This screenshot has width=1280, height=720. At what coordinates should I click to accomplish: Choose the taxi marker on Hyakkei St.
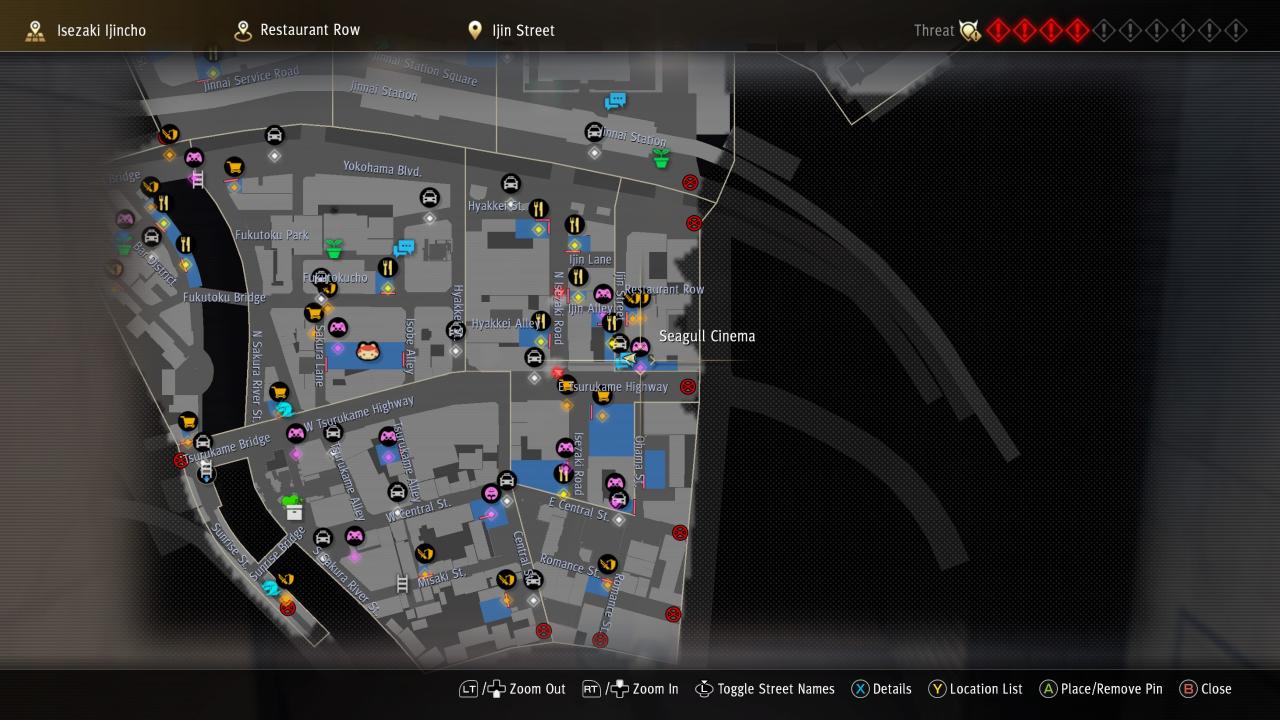pos(510,184)
